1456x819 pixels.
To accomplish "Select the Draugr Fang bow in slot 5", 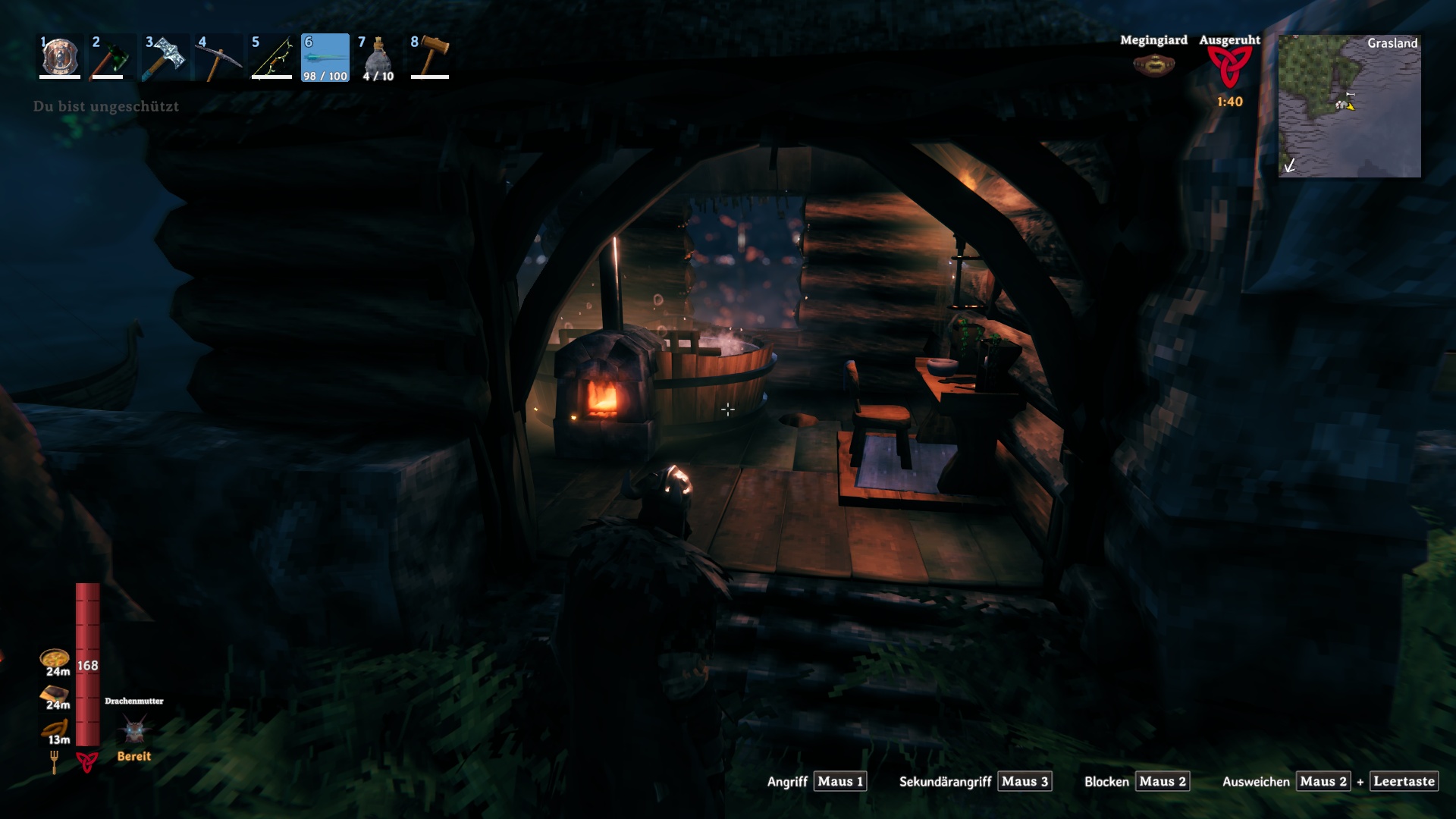I will tap(271, 57).
